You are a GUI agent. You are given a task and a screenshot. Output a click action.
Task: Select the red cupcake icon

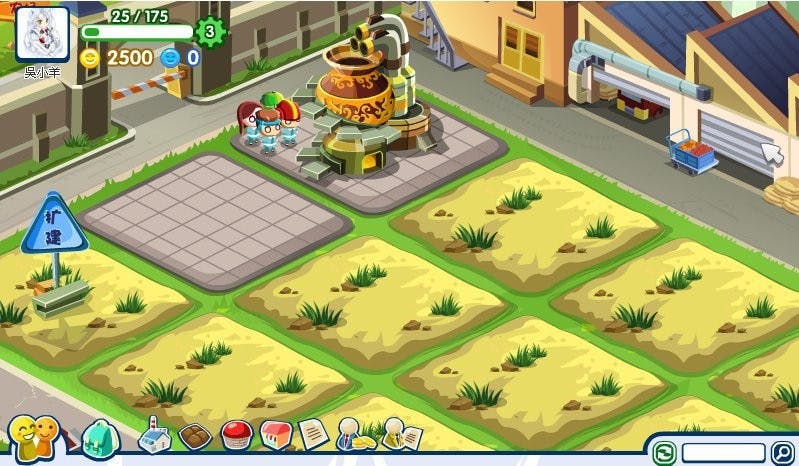(235, 436)
